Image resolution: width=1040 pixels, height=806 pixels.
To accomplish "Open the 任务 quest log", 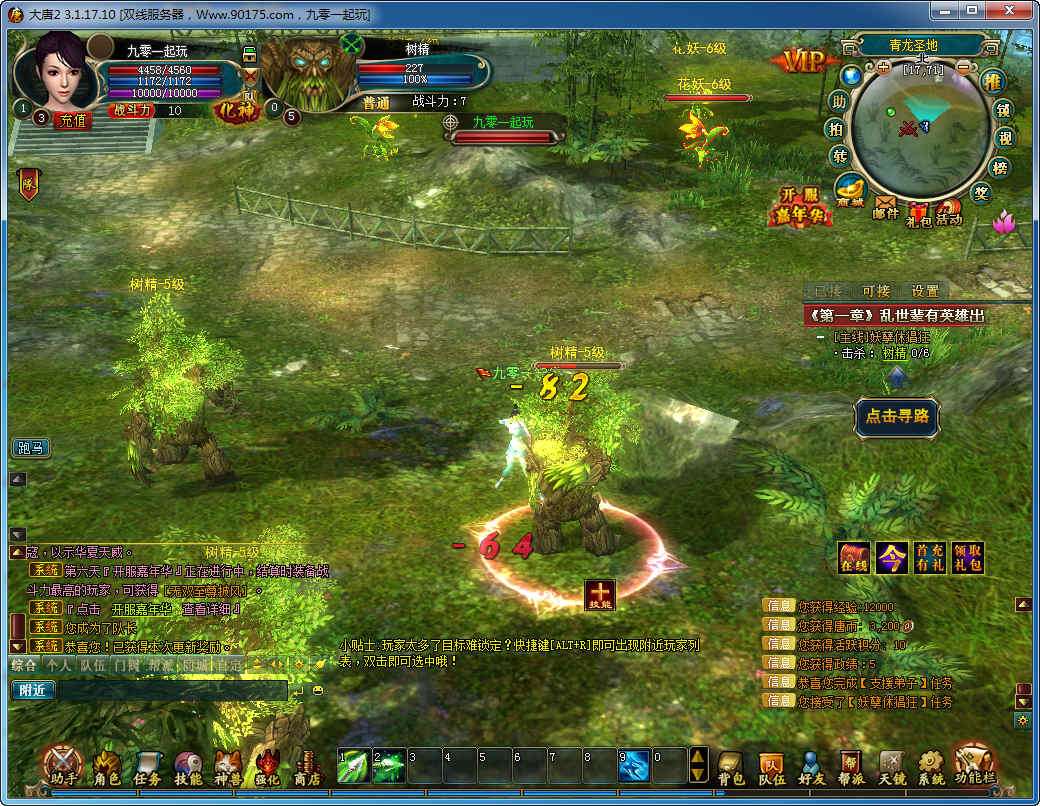I will (147, 767).
